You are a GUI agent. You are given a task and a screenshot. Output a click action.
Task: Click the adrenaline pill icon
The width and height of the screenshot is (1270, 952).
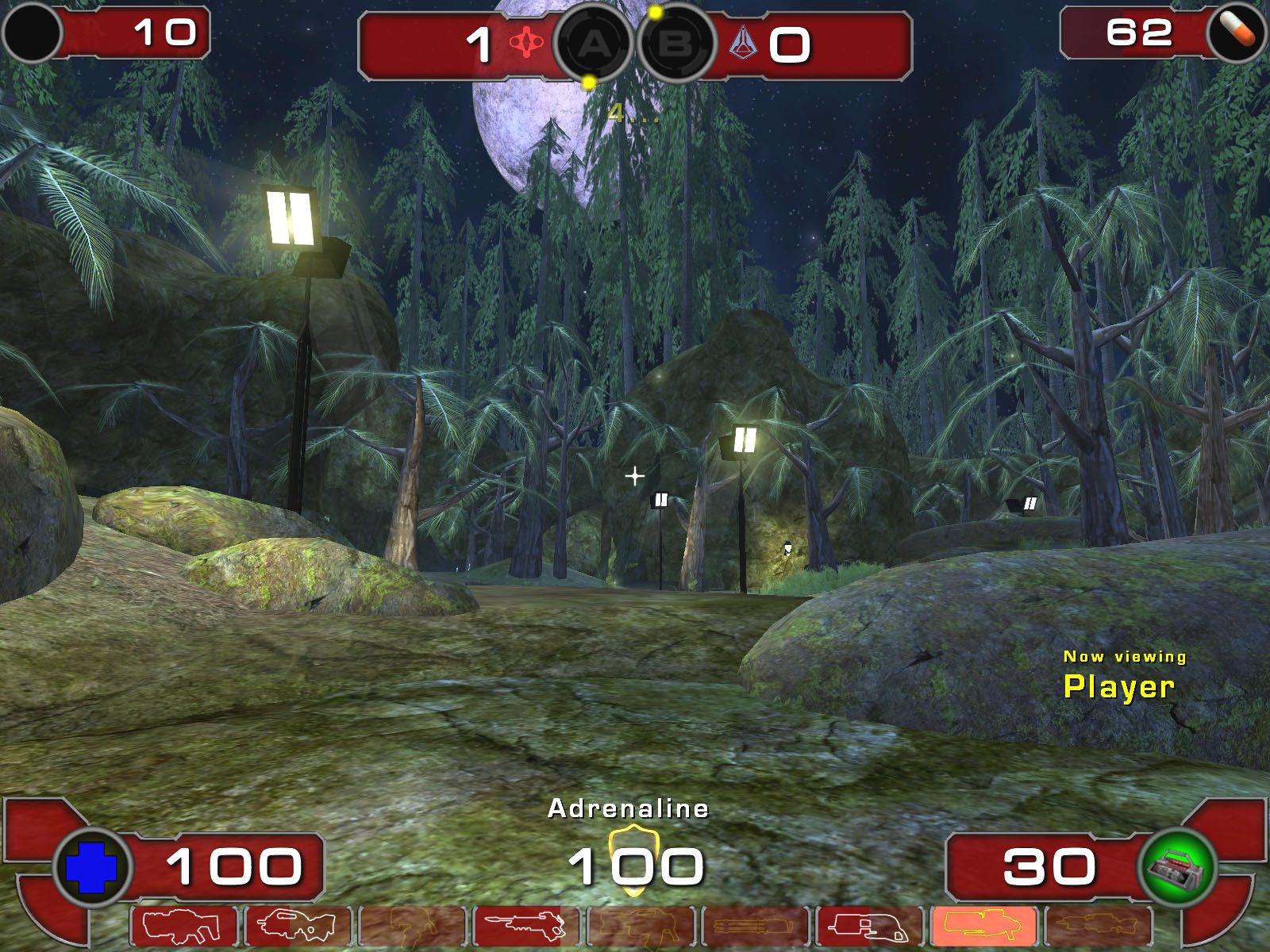point(1237,32)
